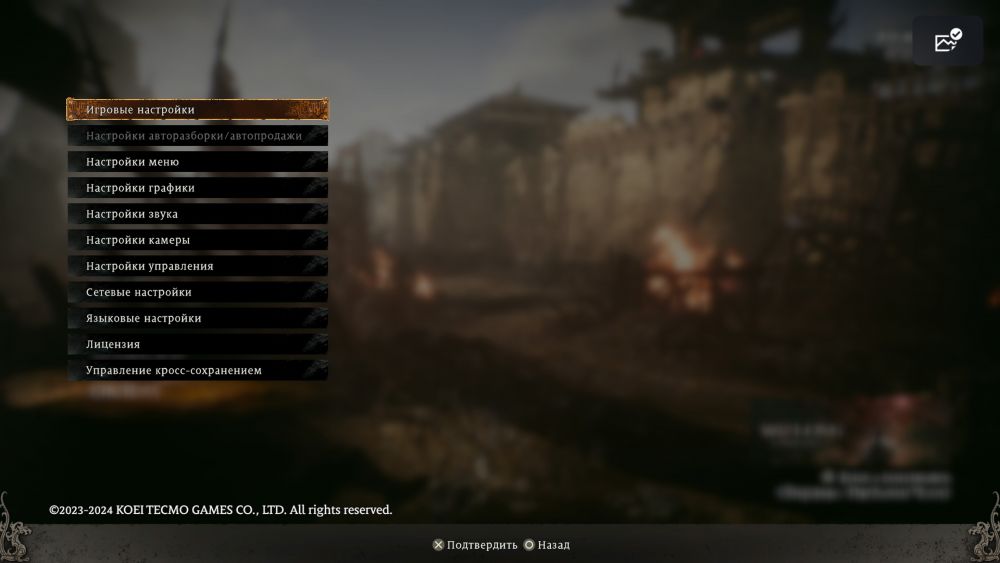Go to Настройки графики
The width and height of the screenshot is (1000, 563).
pyautogui.click(x=197, y=187)
